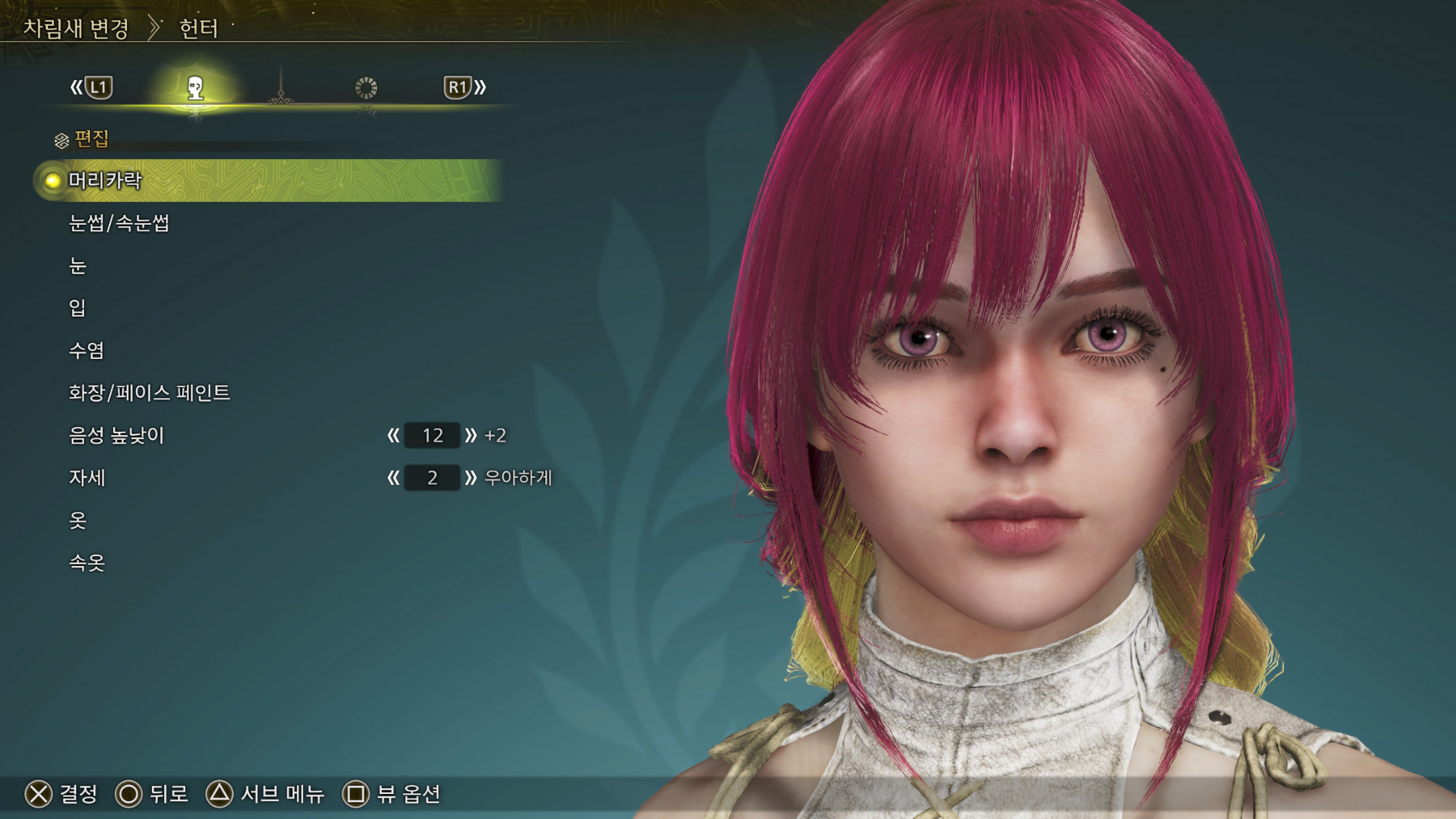
Task: Switch to the face head tab
Action: [195, 88]
